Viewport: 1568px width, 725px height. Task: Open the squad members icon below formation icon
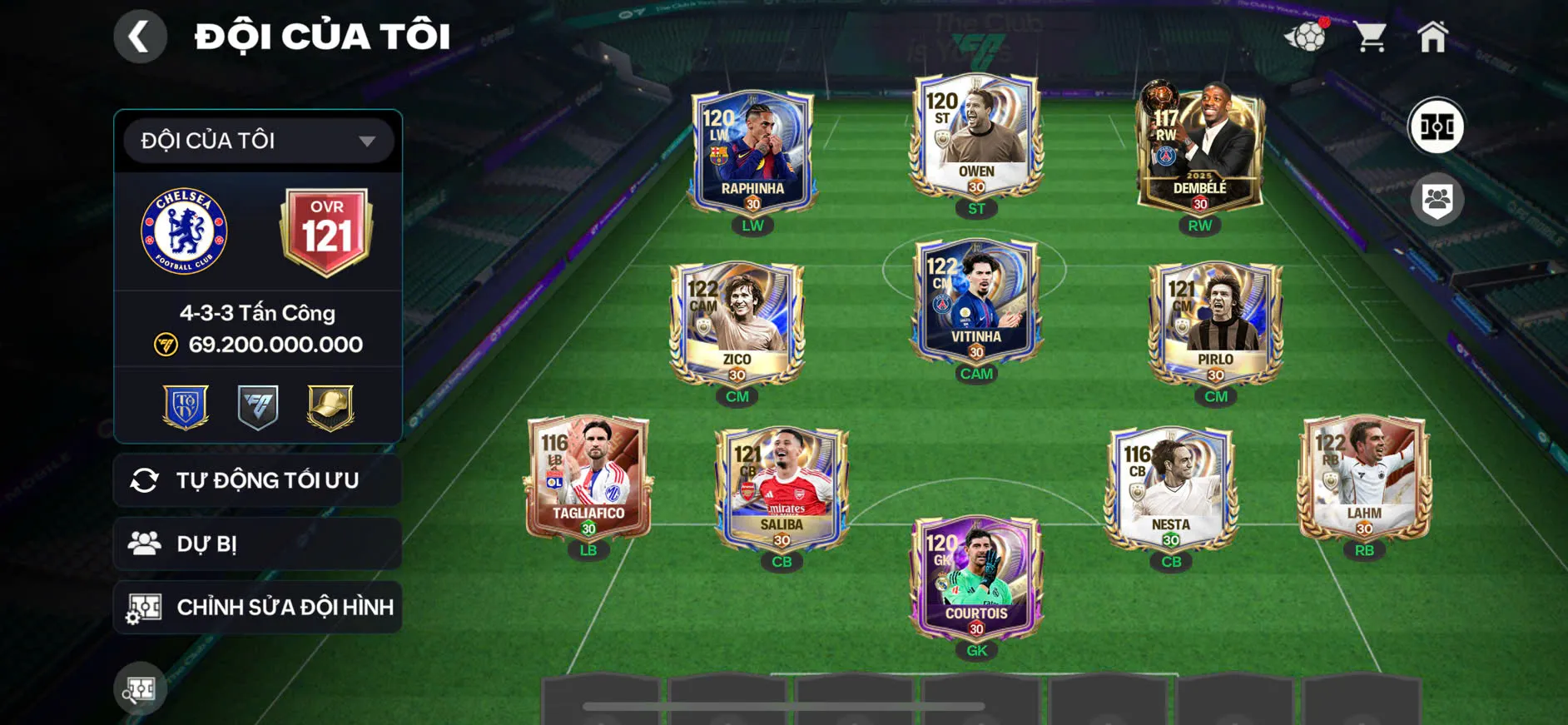tap(1438, 197)
